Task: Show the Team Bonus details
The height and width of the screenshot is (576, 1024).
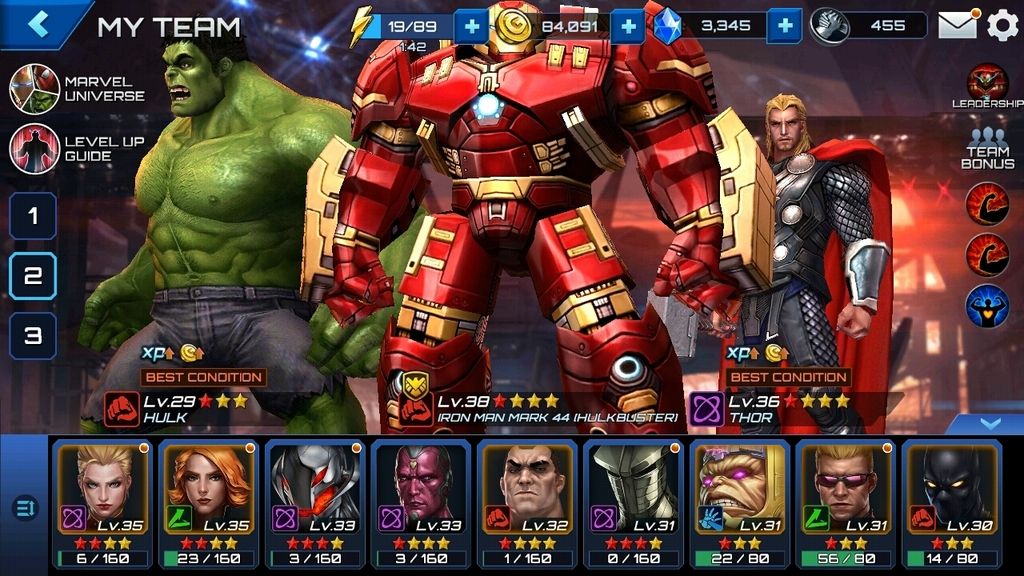Action: pos(986,148)
